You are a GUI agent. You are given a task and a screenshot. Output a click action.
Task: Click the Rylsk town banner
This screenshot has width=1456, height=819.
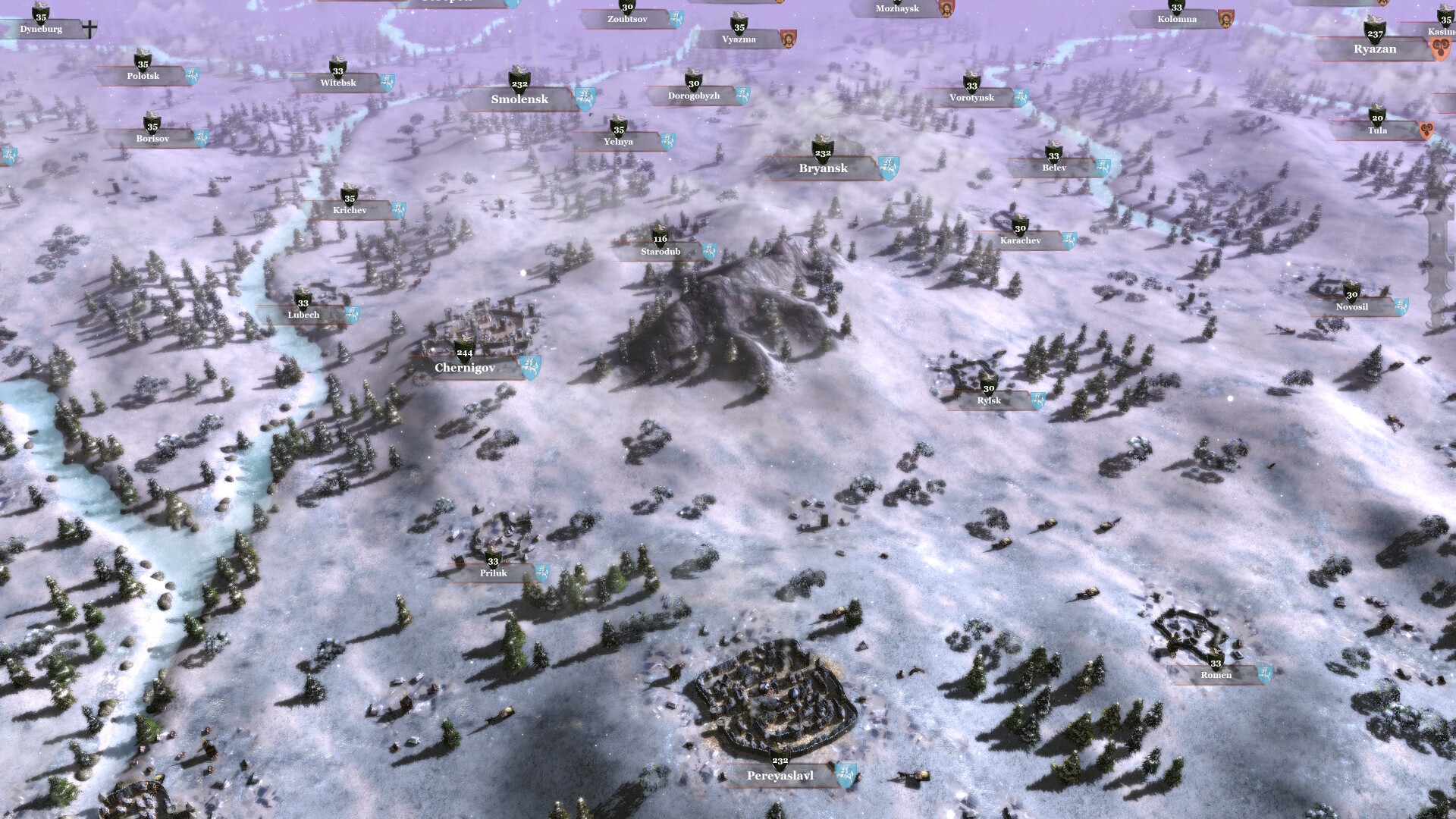pyautogui.click(x=988, y=400)
